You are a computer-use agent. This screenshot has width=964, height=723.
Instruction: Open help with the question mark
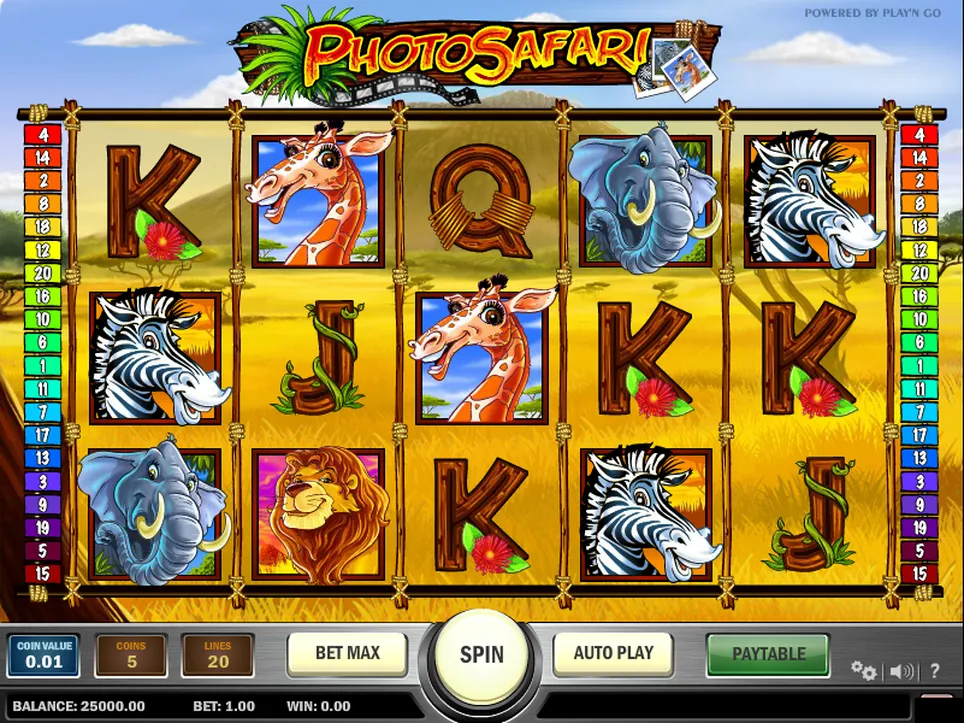click(x=935, y=671)
